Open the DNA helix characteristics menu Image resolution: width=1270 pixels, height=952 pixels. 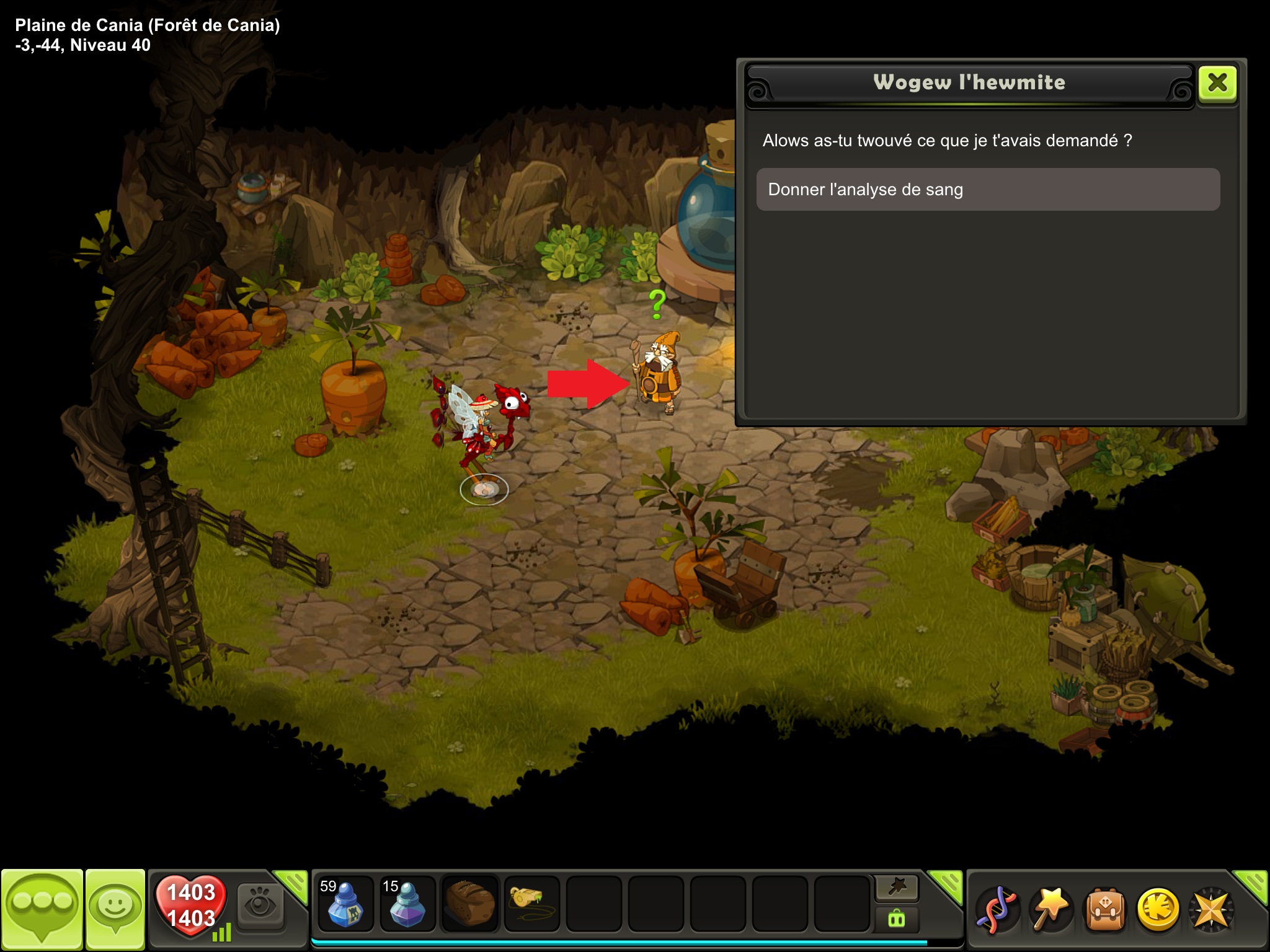(x=996, y=910)
